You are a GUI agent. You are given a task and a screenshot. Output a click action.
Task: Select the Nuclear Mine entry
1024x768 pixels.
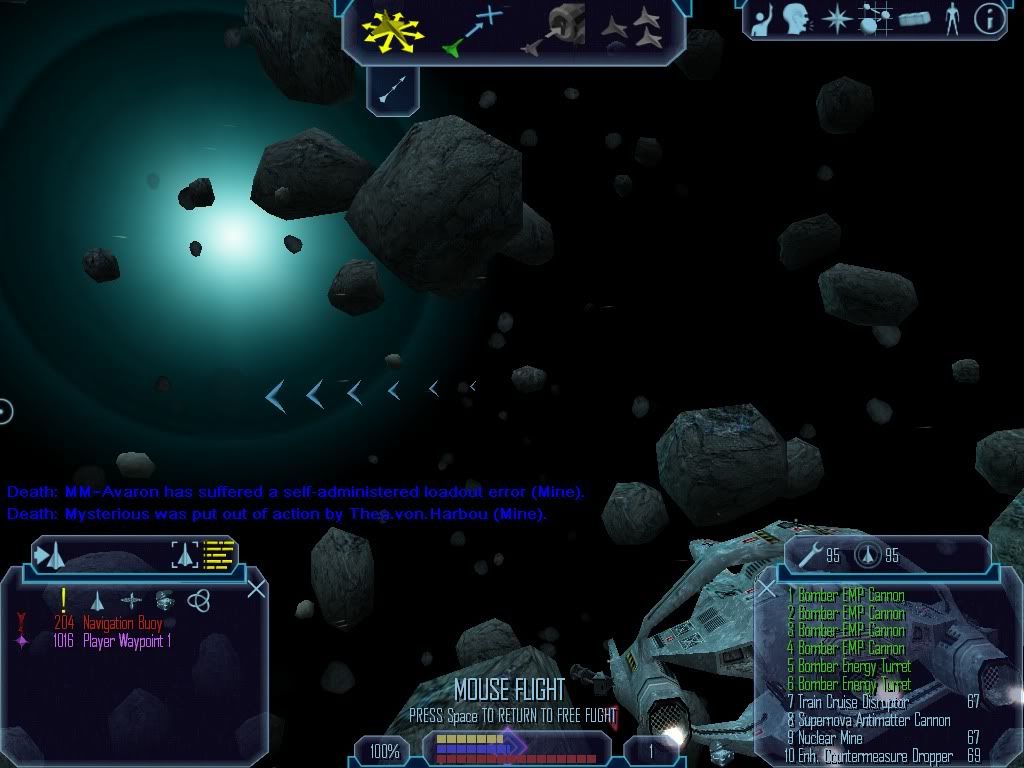[830, 738]
